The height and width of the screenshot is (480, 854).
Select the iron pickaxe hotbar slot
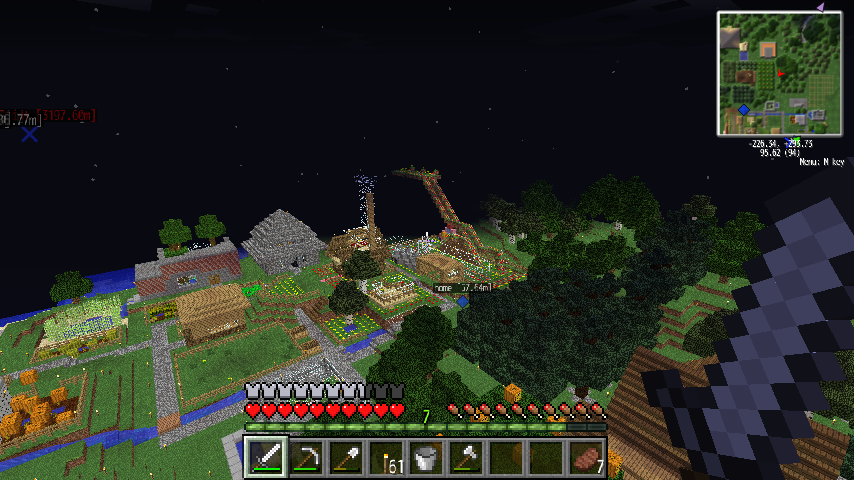(306, 458)
